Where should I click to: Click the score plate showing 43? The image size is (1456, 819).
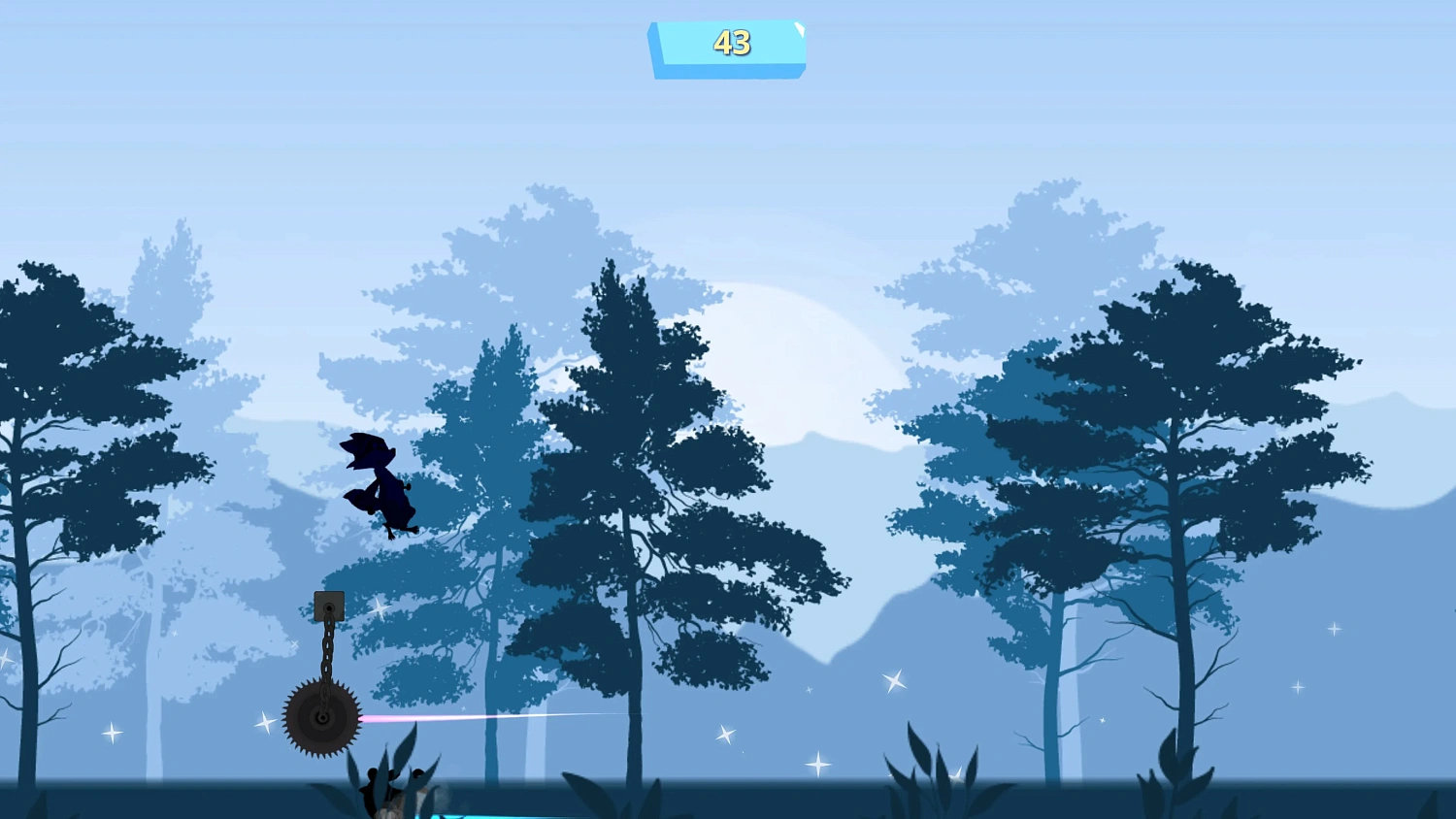coord(727,46)
